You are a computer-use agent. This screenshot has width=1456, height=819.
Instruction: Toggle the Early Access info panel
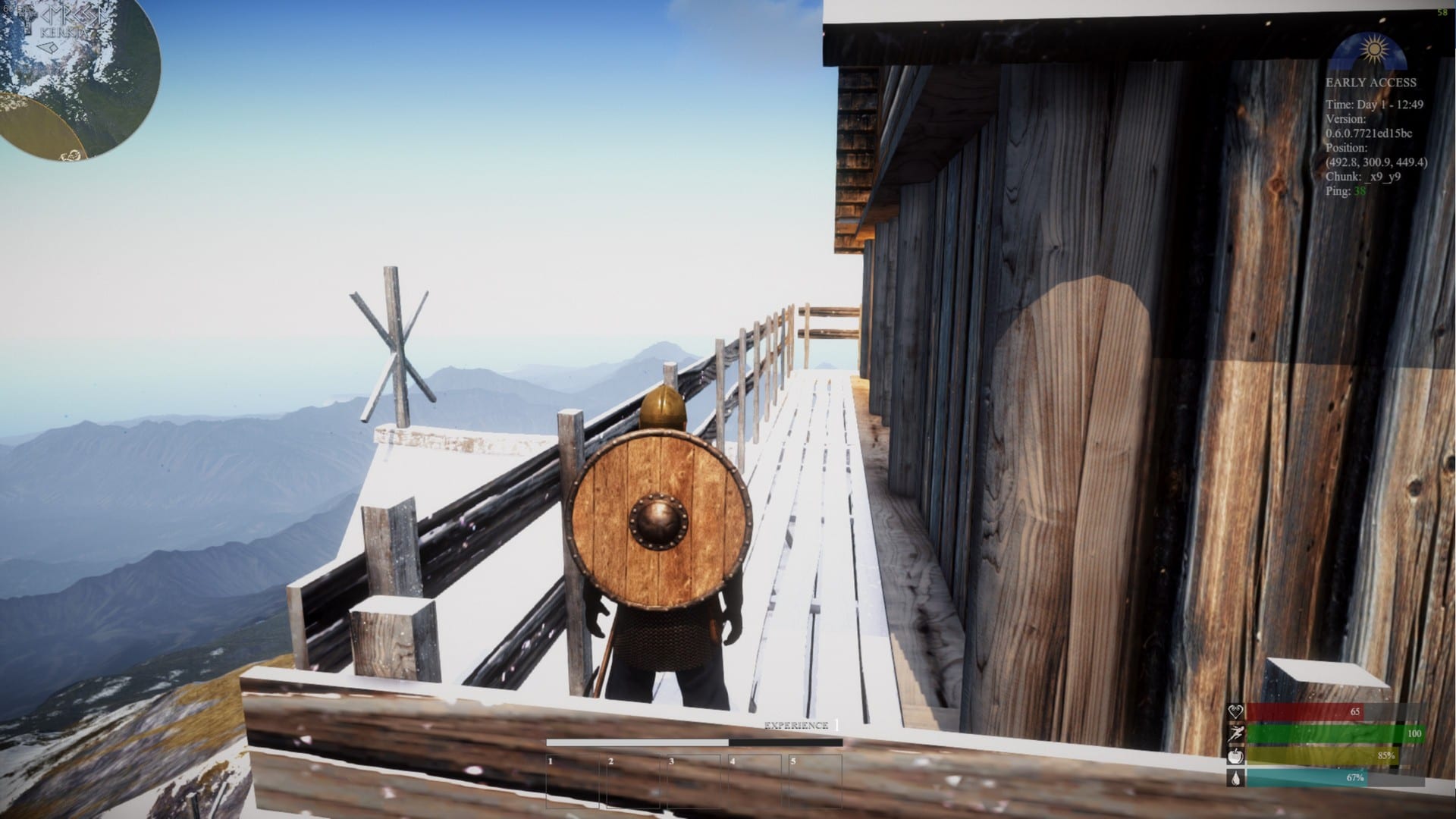[x=1372, y=83]
